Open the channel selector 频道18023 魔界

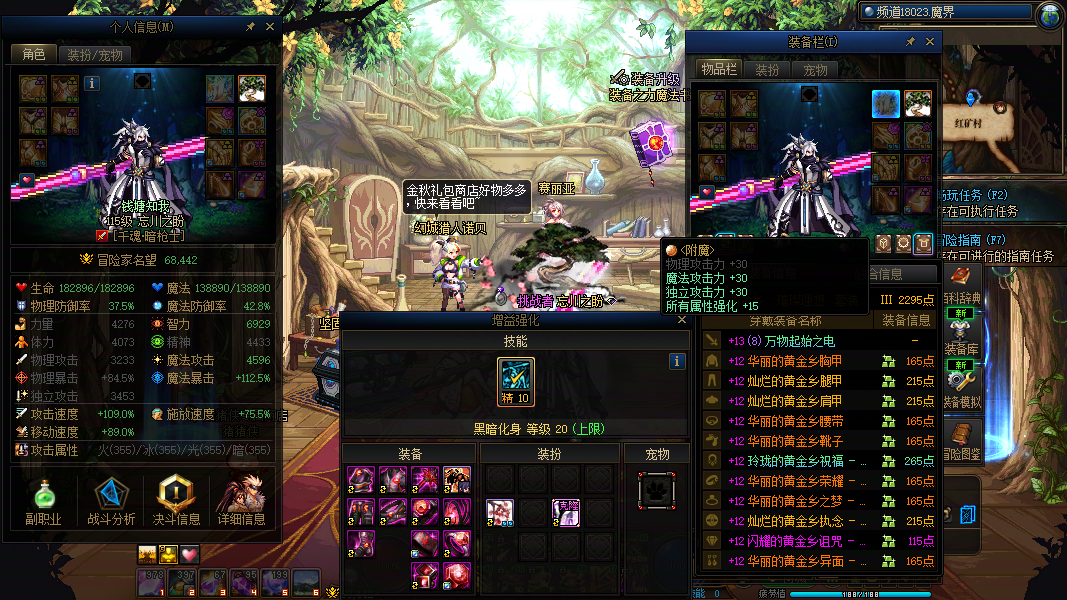point(945,14)
